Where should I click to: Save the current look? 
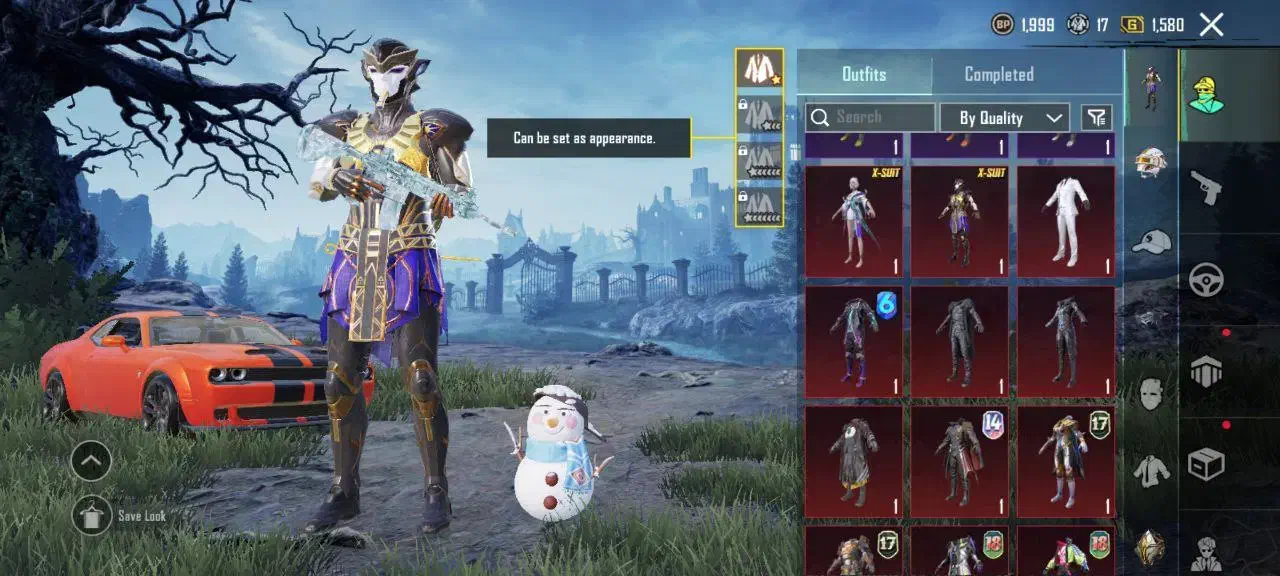pyautogui.click(x=93, y=515)
